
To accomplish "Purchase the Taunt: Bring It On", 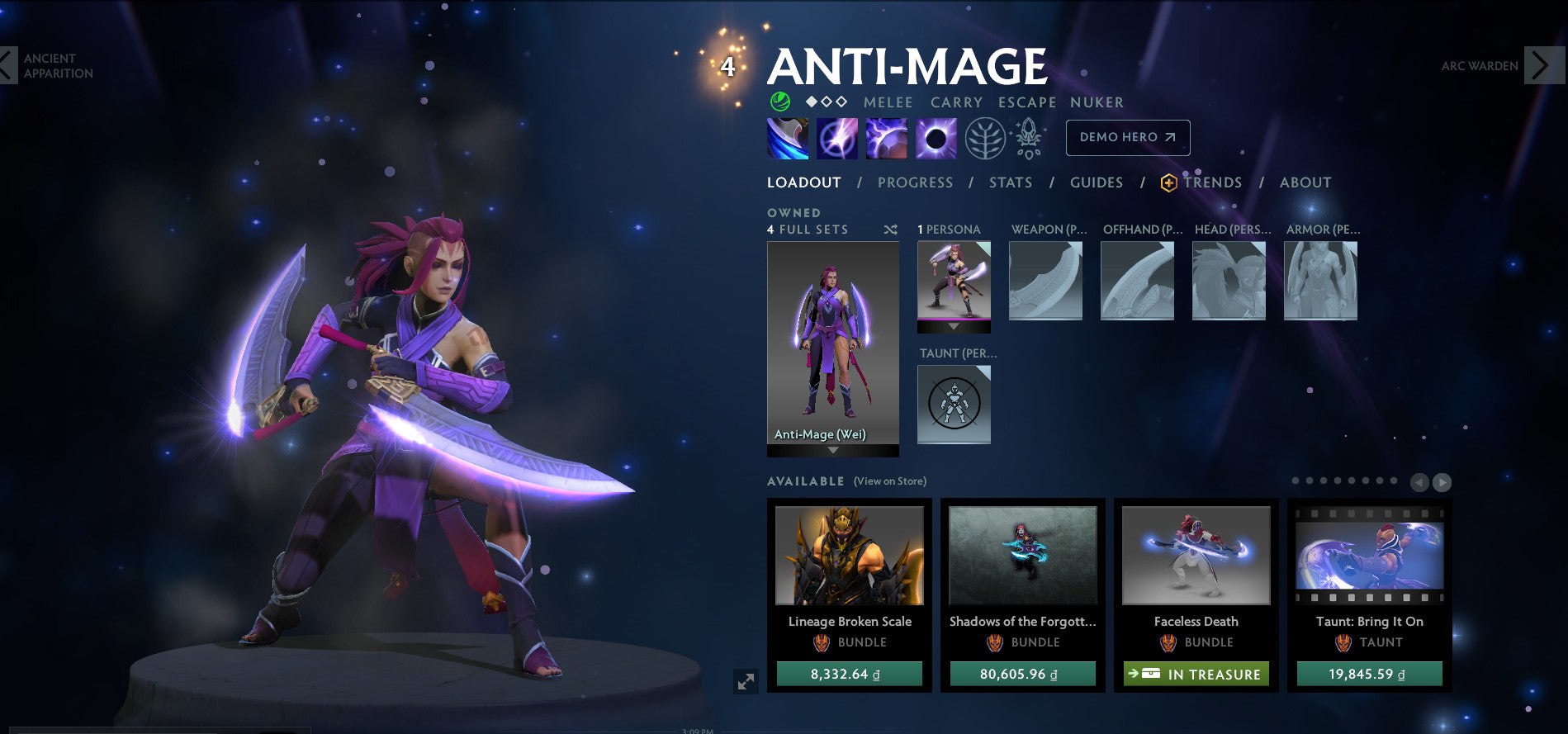I will (1369, 674).
